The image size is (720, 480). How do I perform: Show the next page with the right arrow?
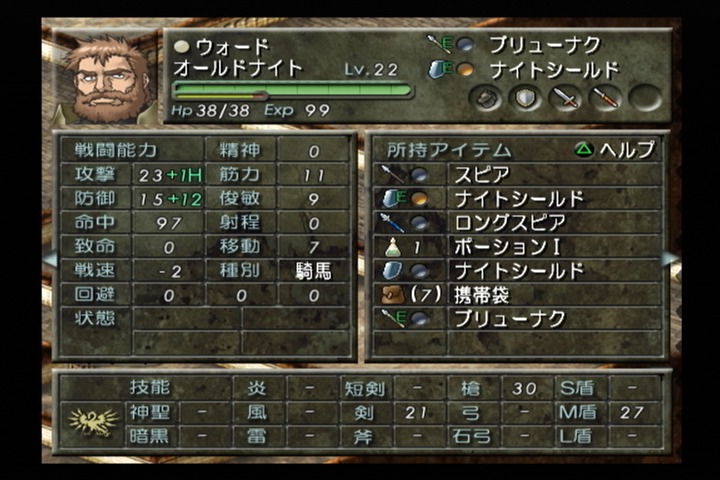(670, 258)
